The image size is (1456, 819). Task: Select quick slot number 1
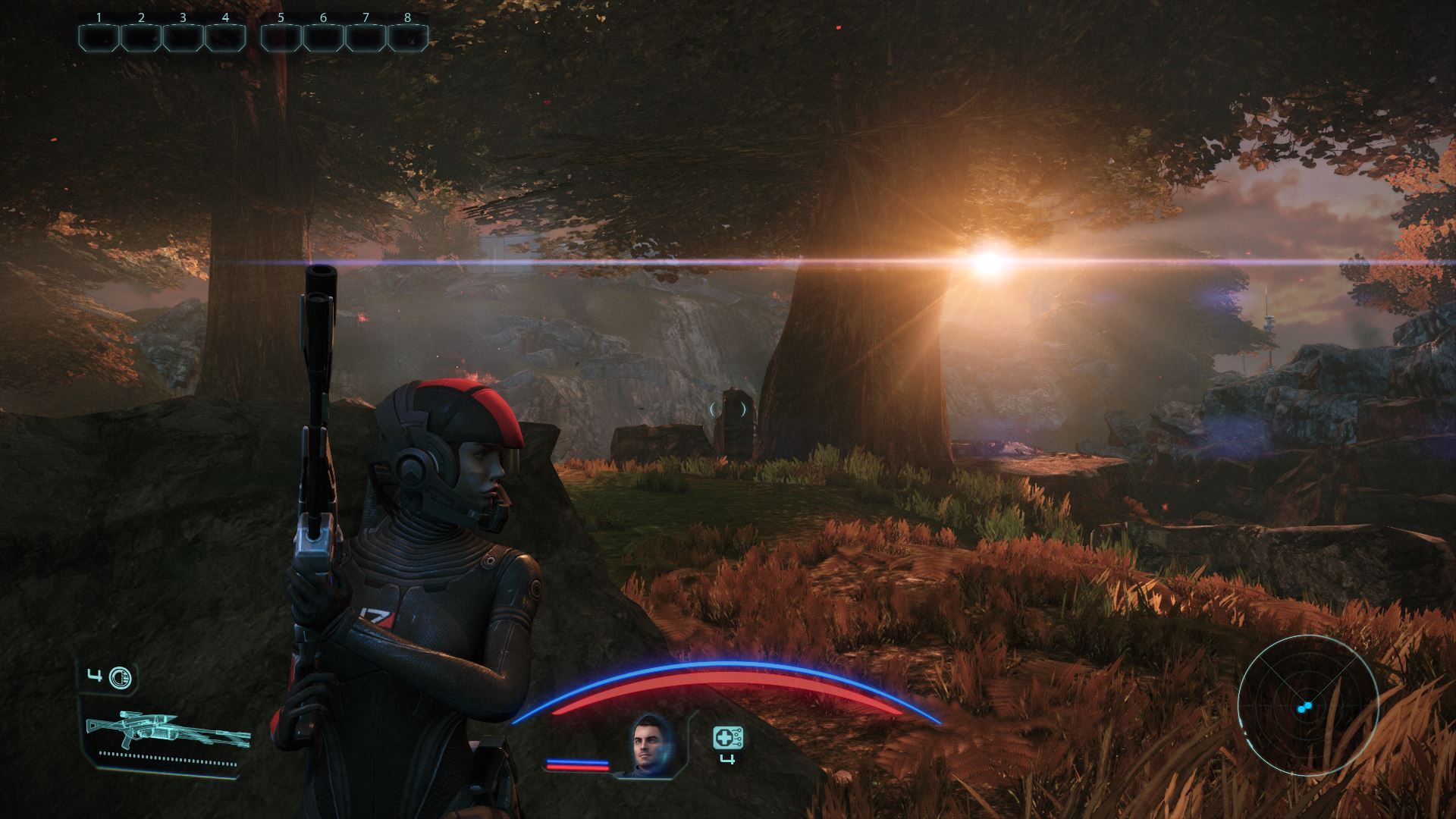(x=99, y=38)
